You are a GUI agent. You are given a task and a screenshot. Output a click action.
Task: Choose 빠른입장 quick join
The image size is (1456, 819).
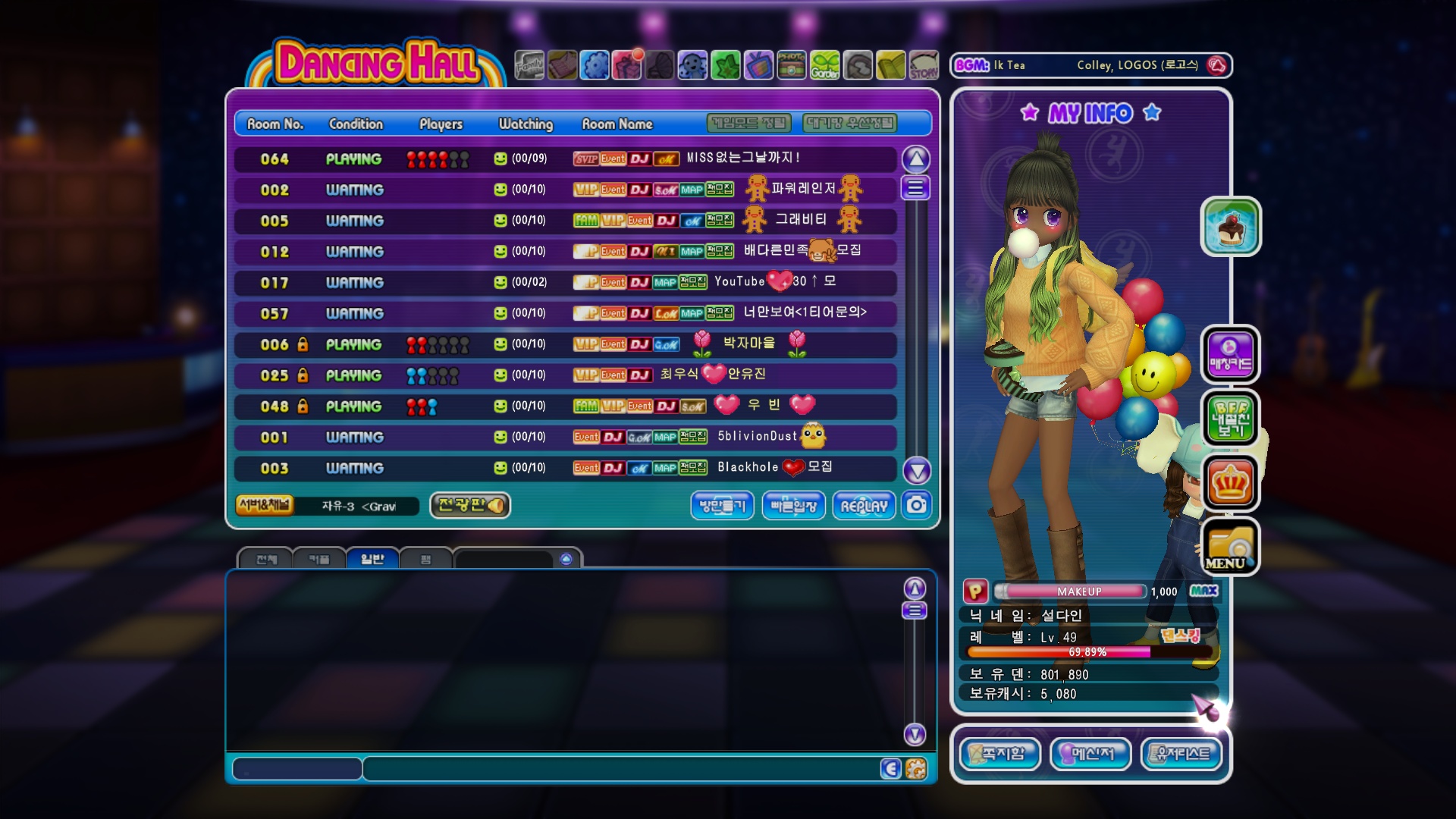793,506
